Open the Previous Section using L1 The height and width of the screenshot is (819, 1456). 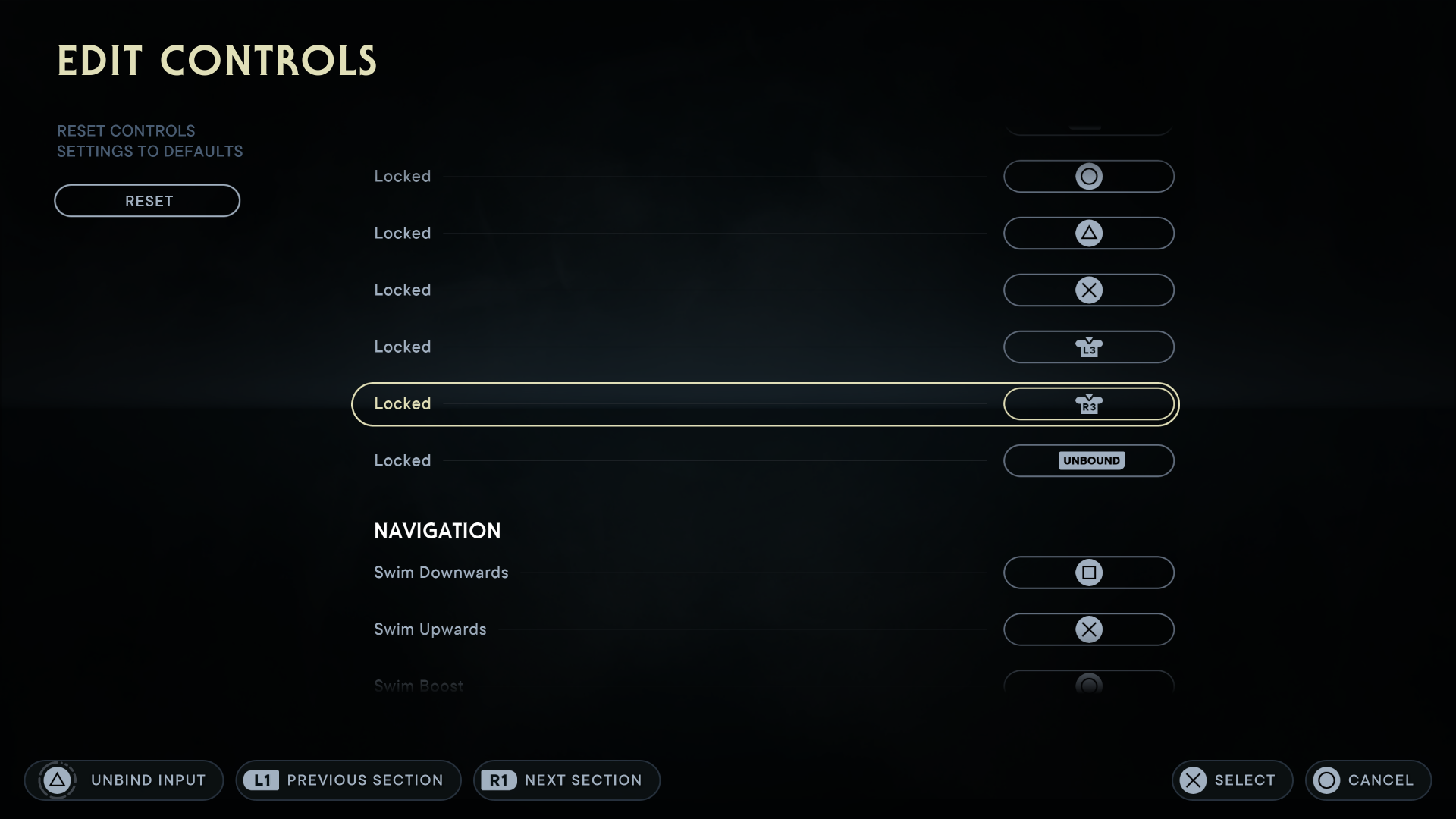(348, 780)
